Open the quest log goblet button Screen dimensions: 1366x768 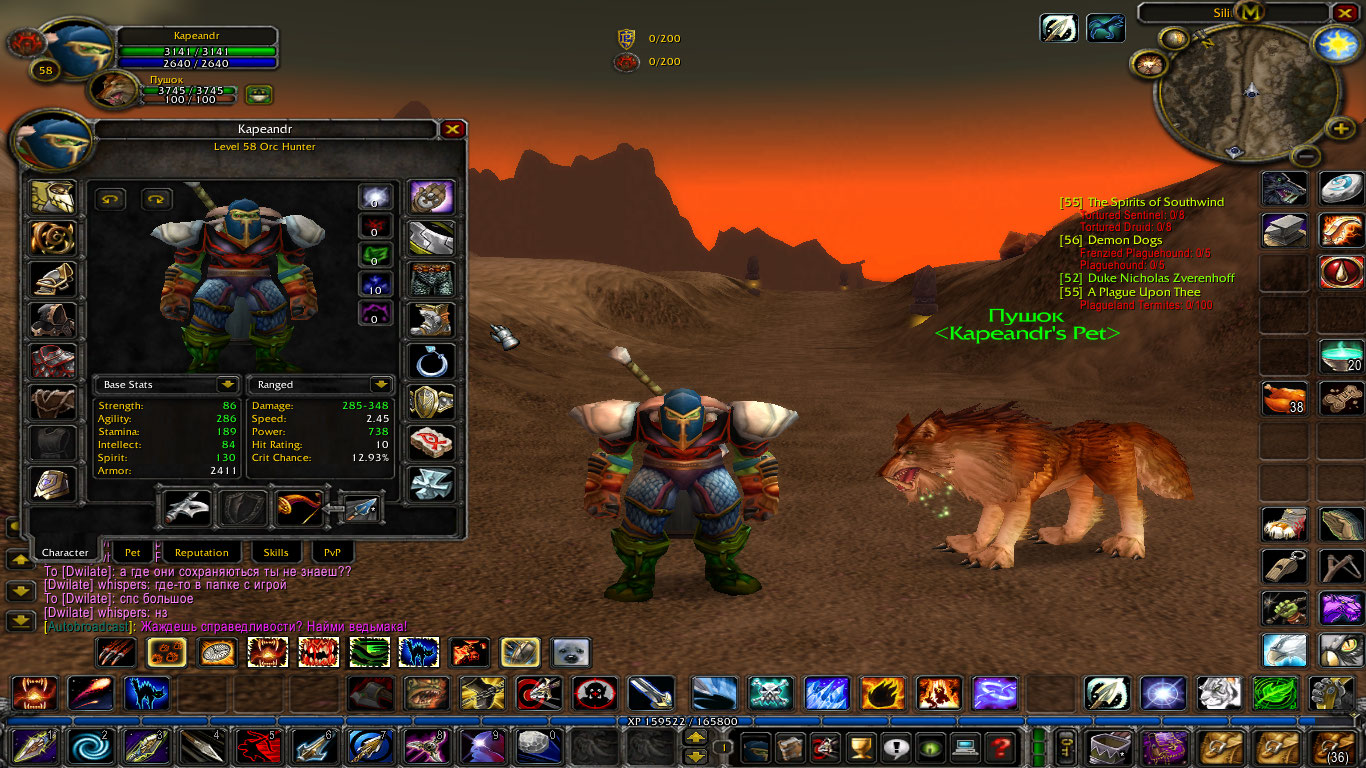[x=860, y=746]
